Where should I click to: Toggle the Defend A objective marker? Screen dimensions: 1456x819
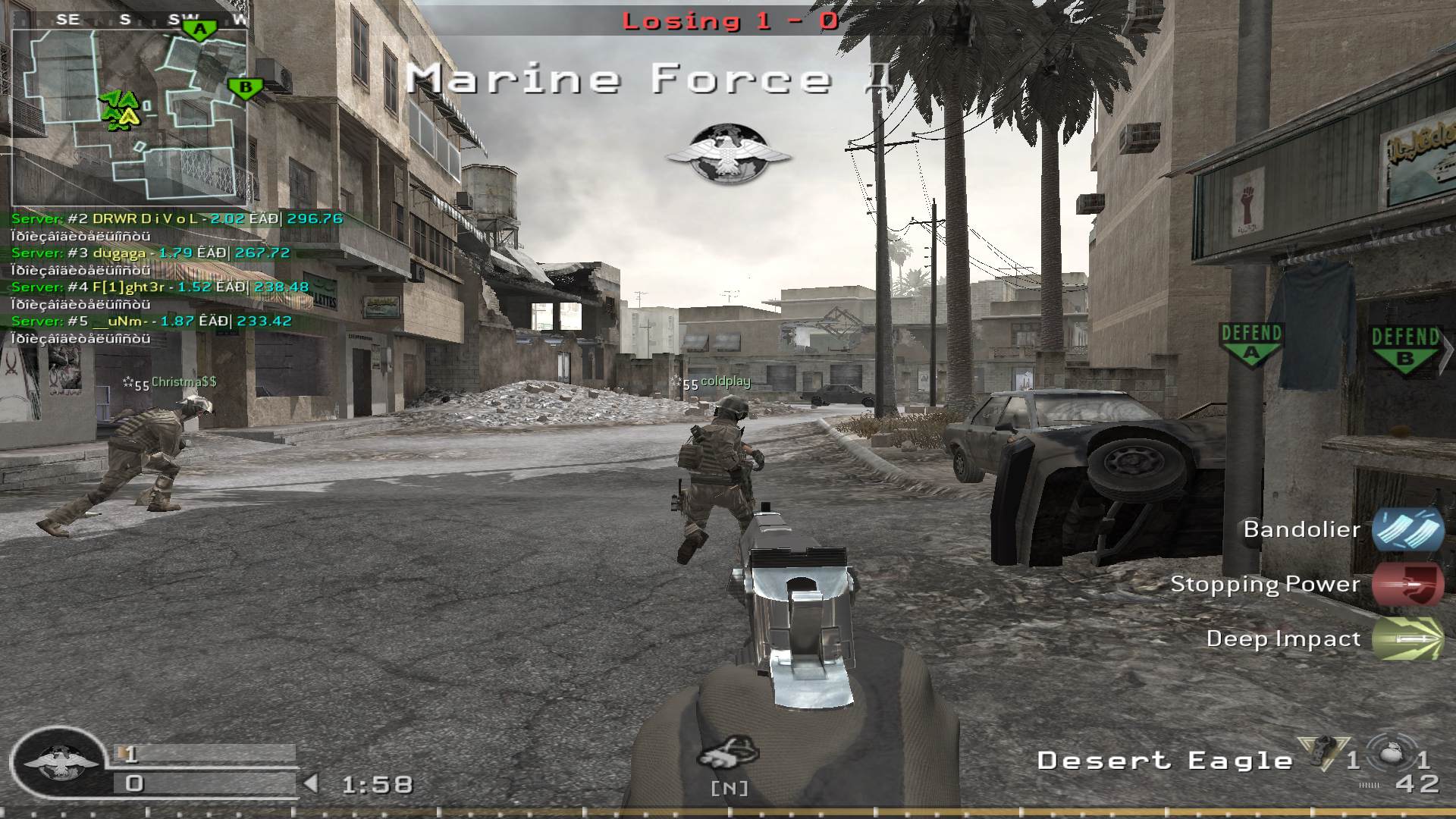point(1250,341)
